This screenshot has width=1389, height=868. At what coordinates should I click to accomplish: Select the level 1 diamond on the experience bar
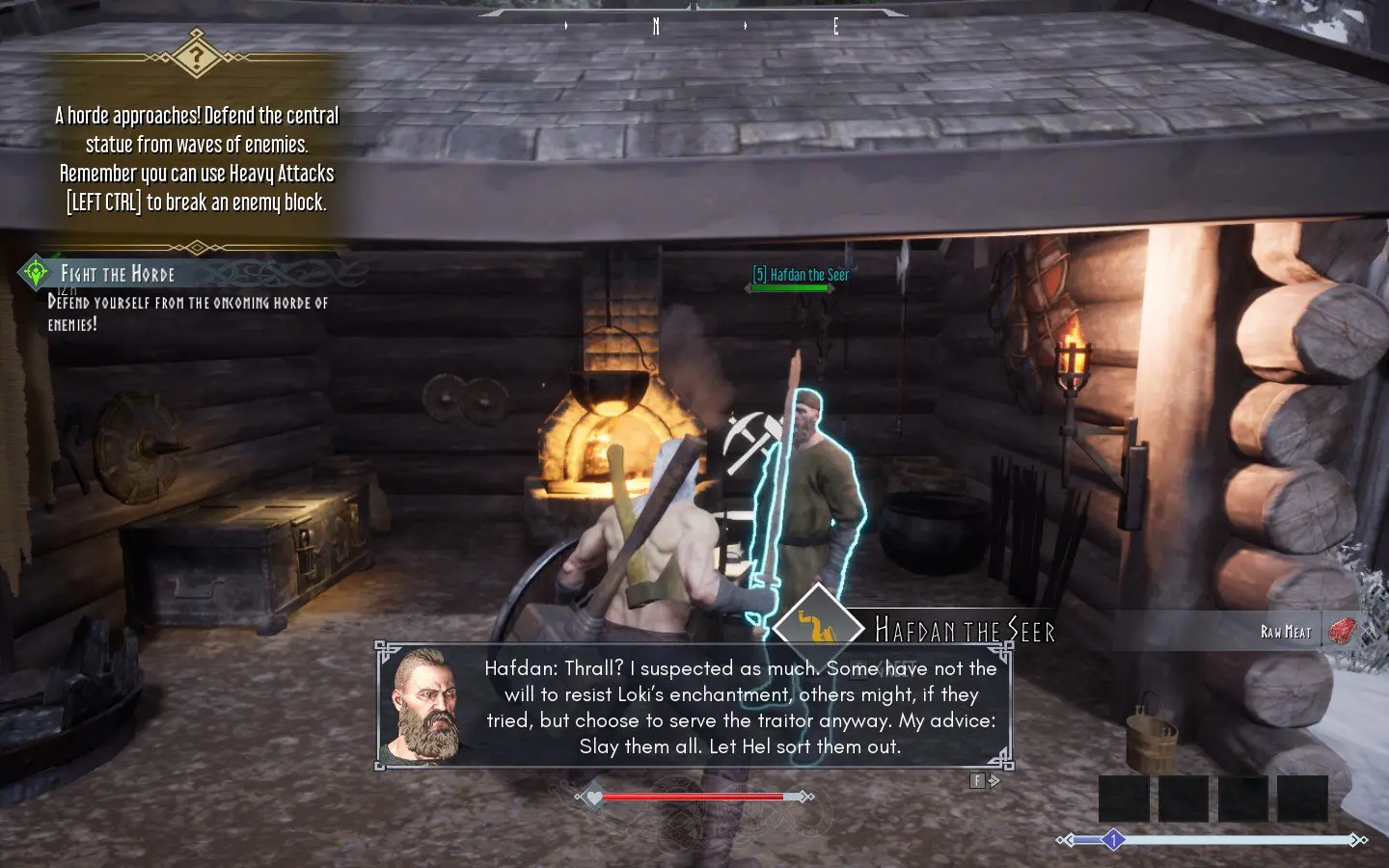pyautogui.click(x=1115, y=839)
